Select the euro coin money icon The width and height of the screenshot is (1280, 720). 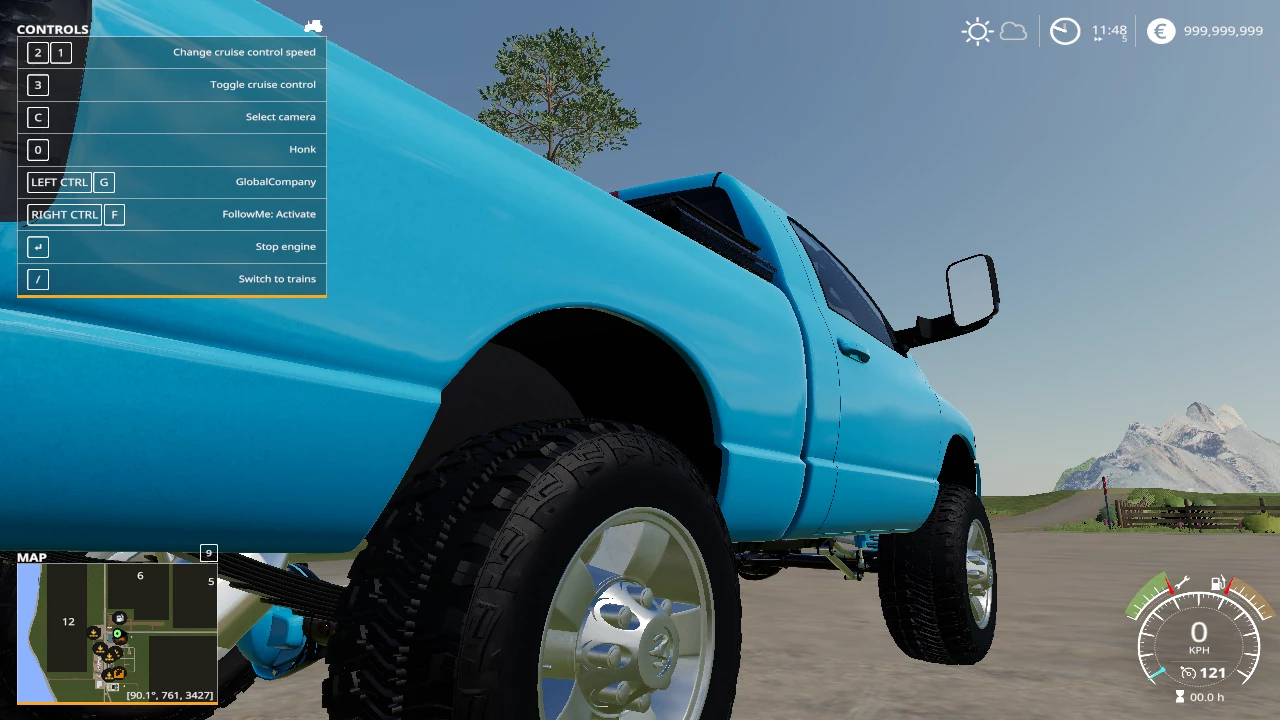(1160, 31)
